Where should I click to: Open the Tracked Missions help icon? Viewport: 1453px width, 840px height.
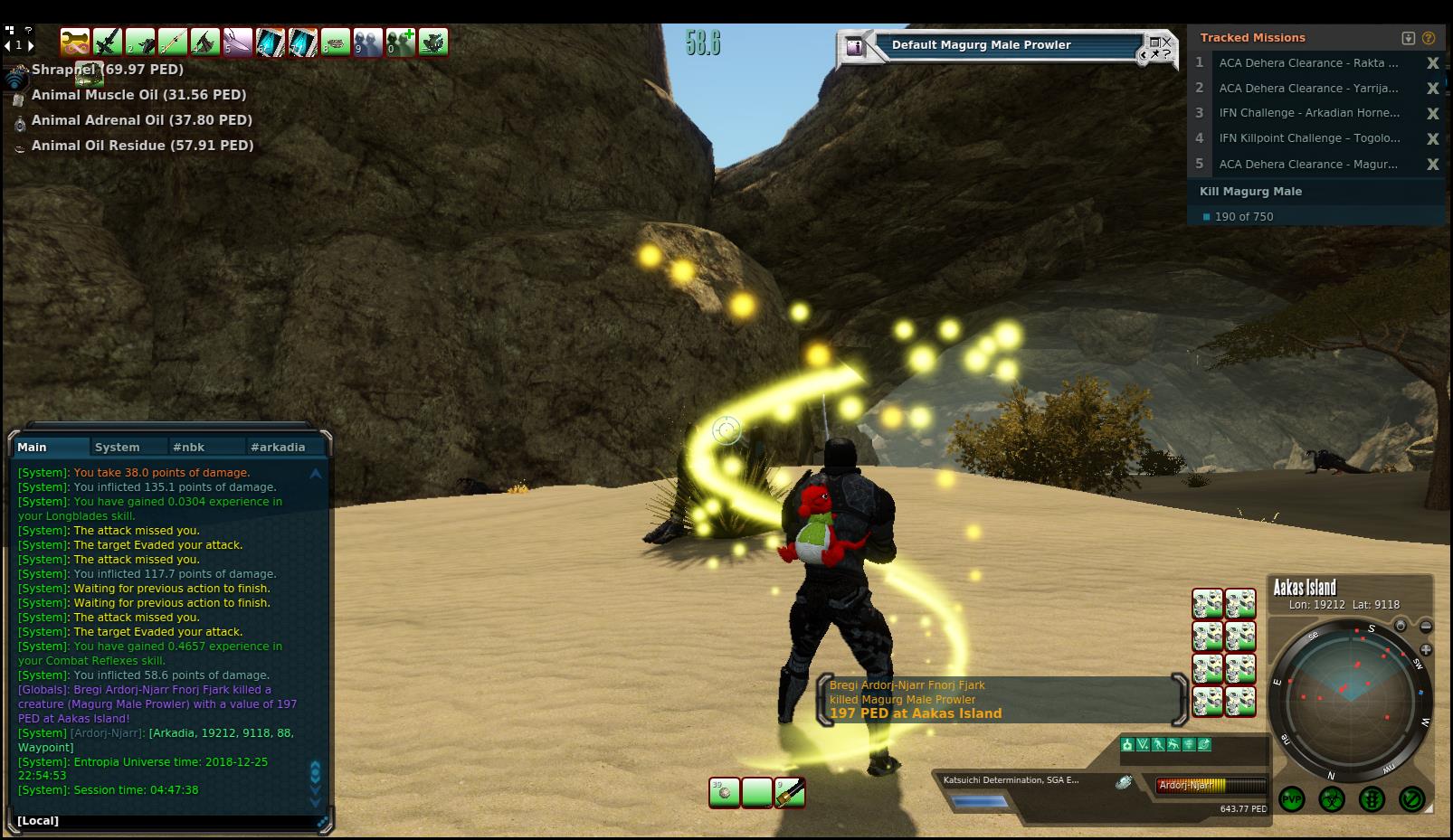tap(1429, 38)
